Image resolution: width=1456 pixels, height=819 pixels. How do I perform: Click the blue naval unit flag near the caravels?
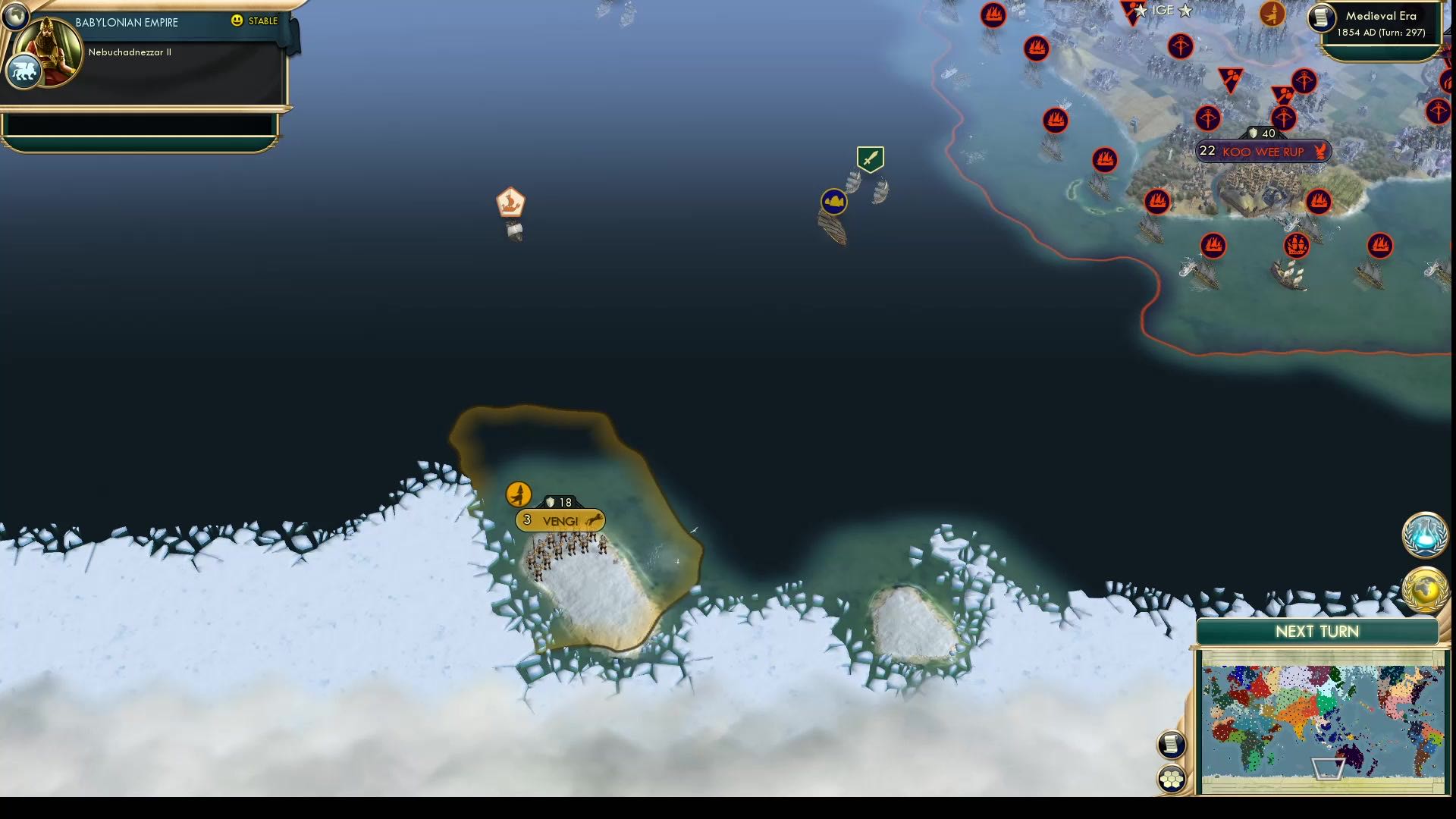click(833, 202)
